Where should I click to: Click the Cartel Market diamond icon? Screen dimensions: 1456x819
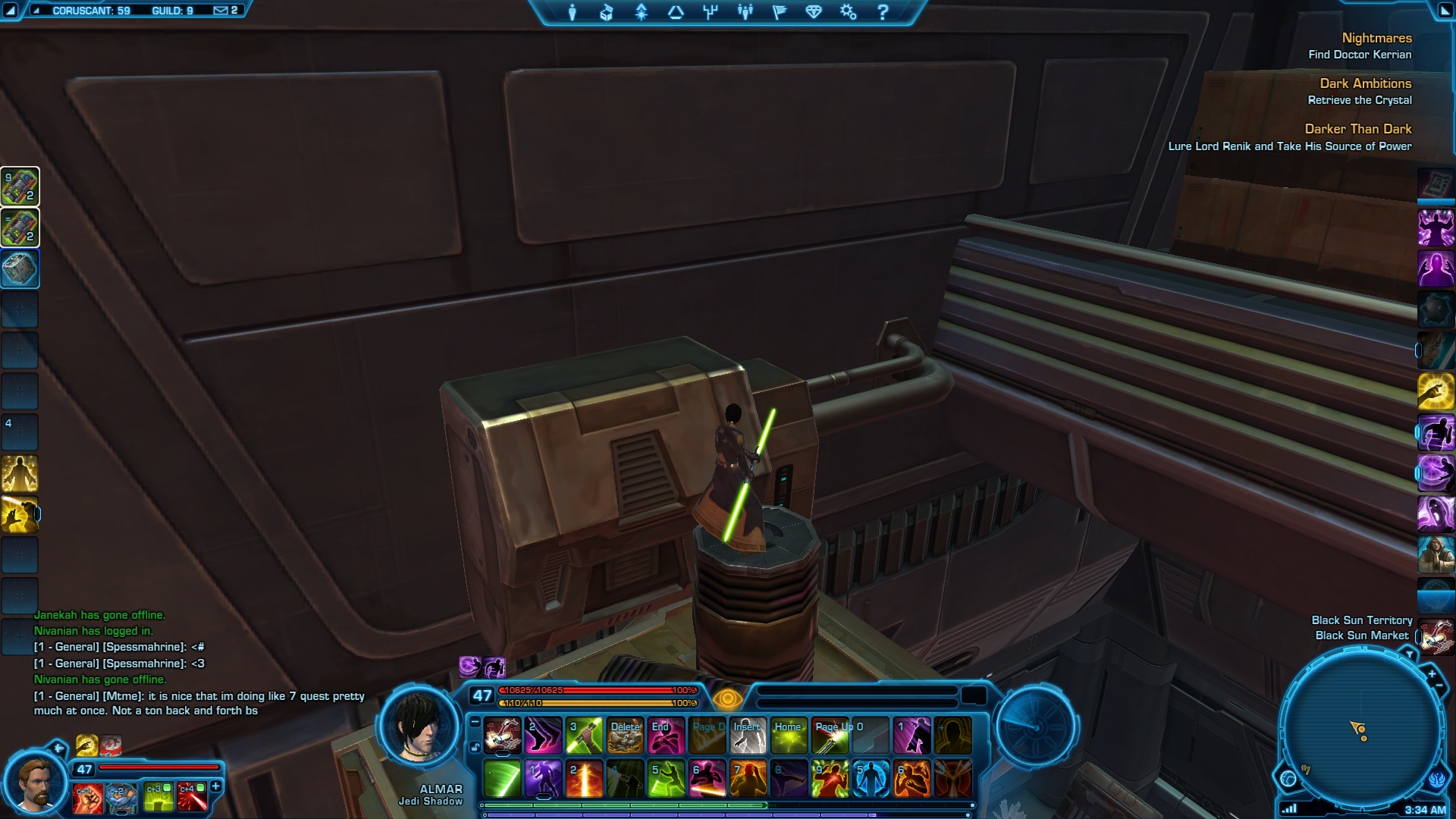click(x=814, y=12)
